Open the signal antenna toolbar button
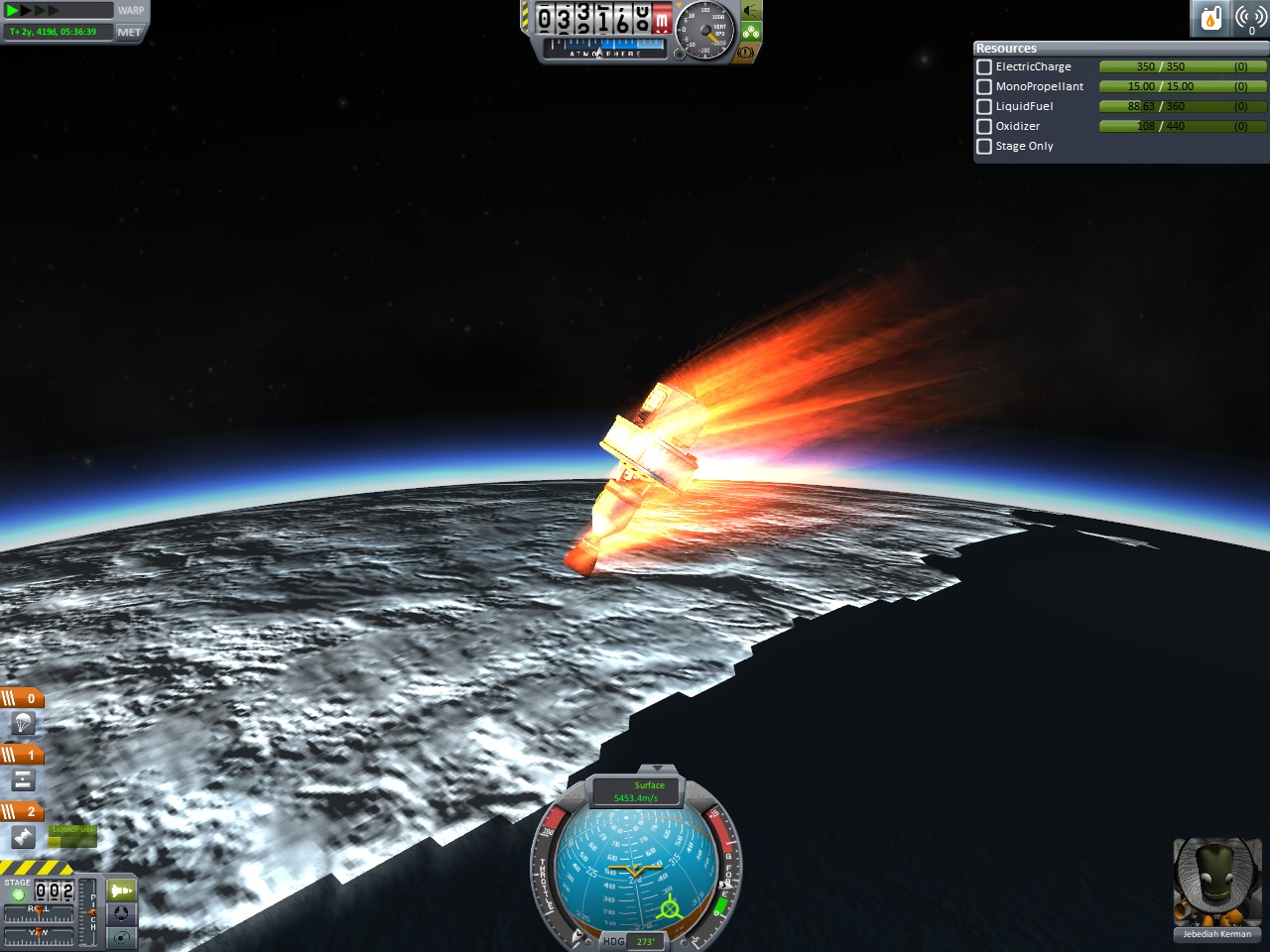The height and width of the screenshot is (952, 1270). tap(1250, 18)
